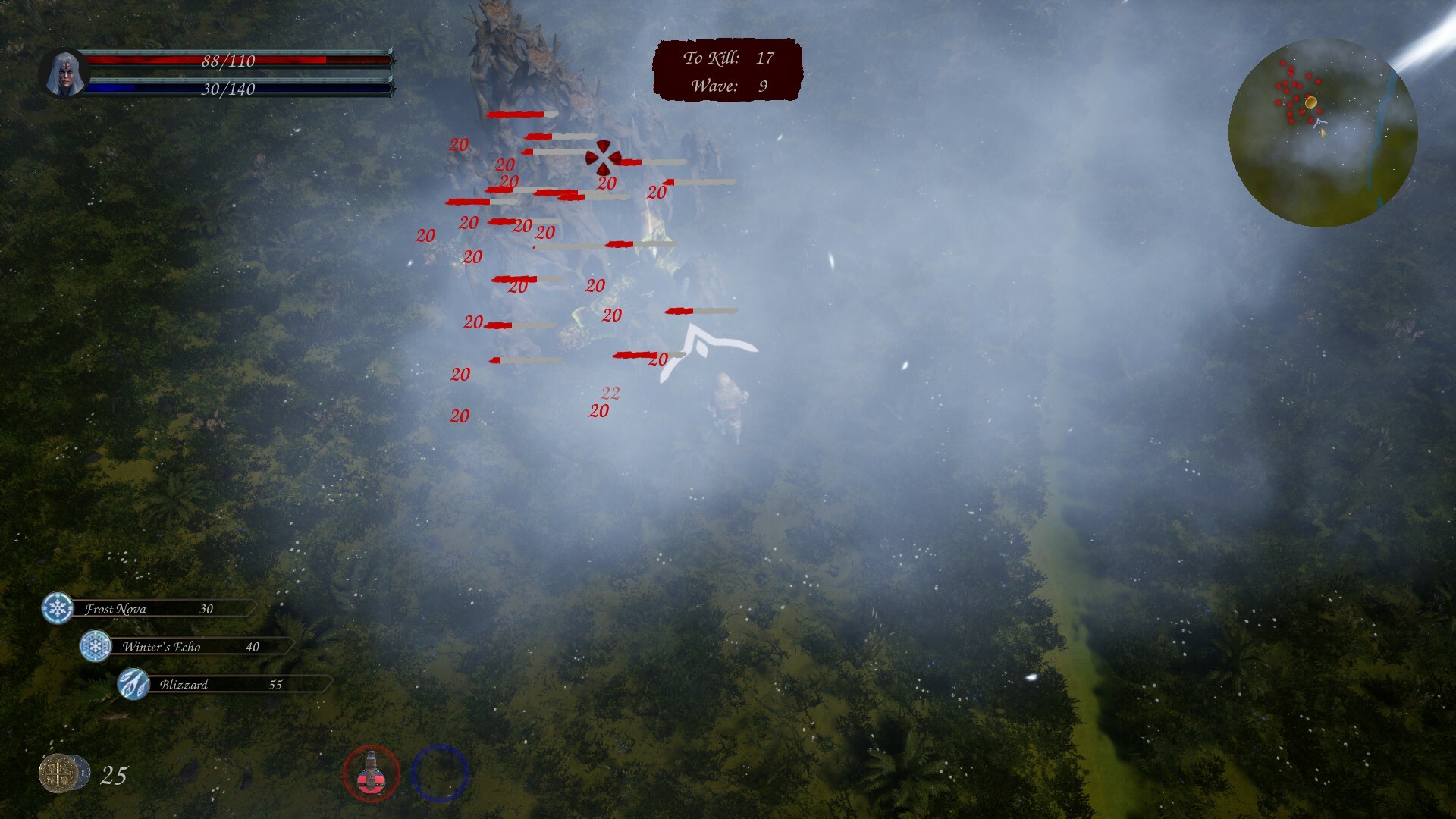This screenshot has width=1456, height=819.
Task: Click the gold amount showing 25
Action: click(112, 774)
